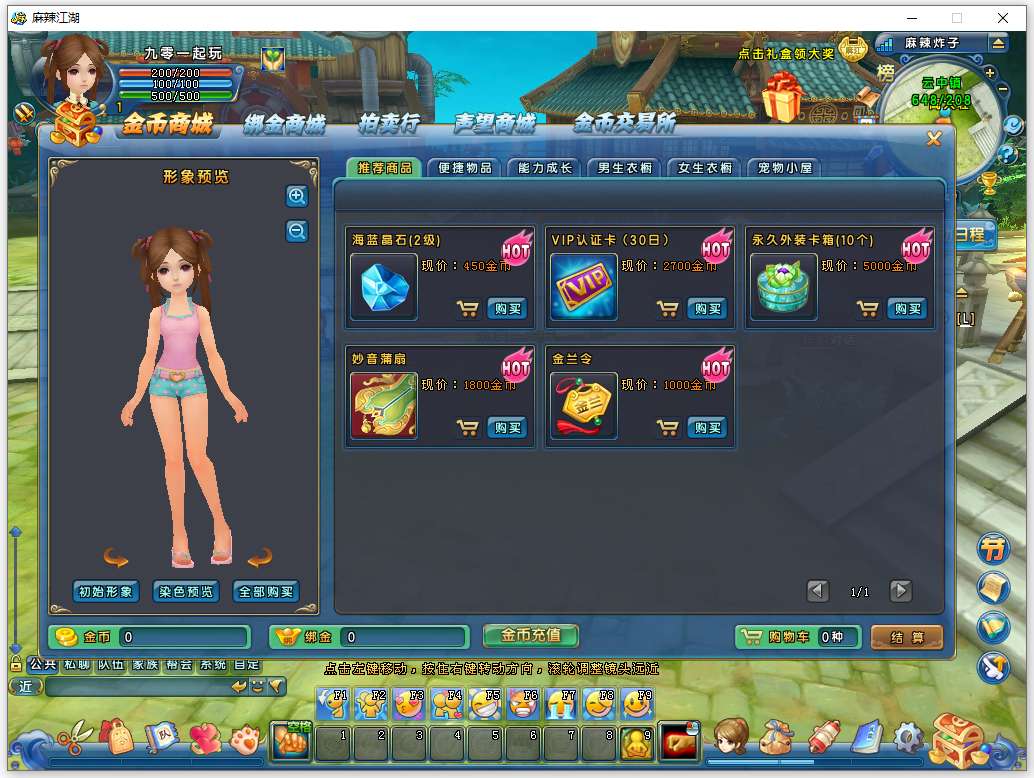Show the 能力成长 category
The image size is (1034, 778).
coord(545,168)
